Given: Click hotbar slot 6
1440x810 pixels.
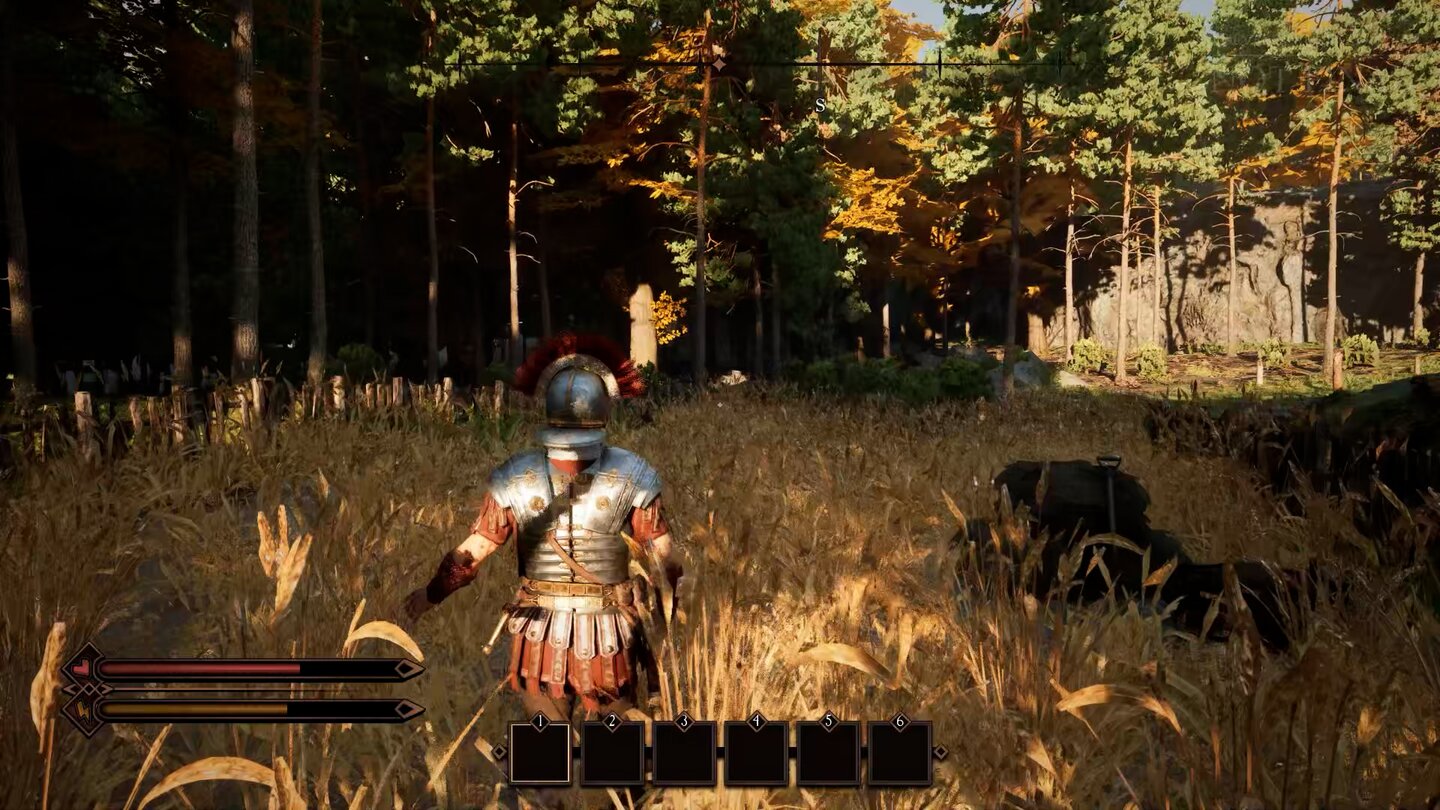Looking at the screenshot, I should pyautogui.click(x=901, y=752).
